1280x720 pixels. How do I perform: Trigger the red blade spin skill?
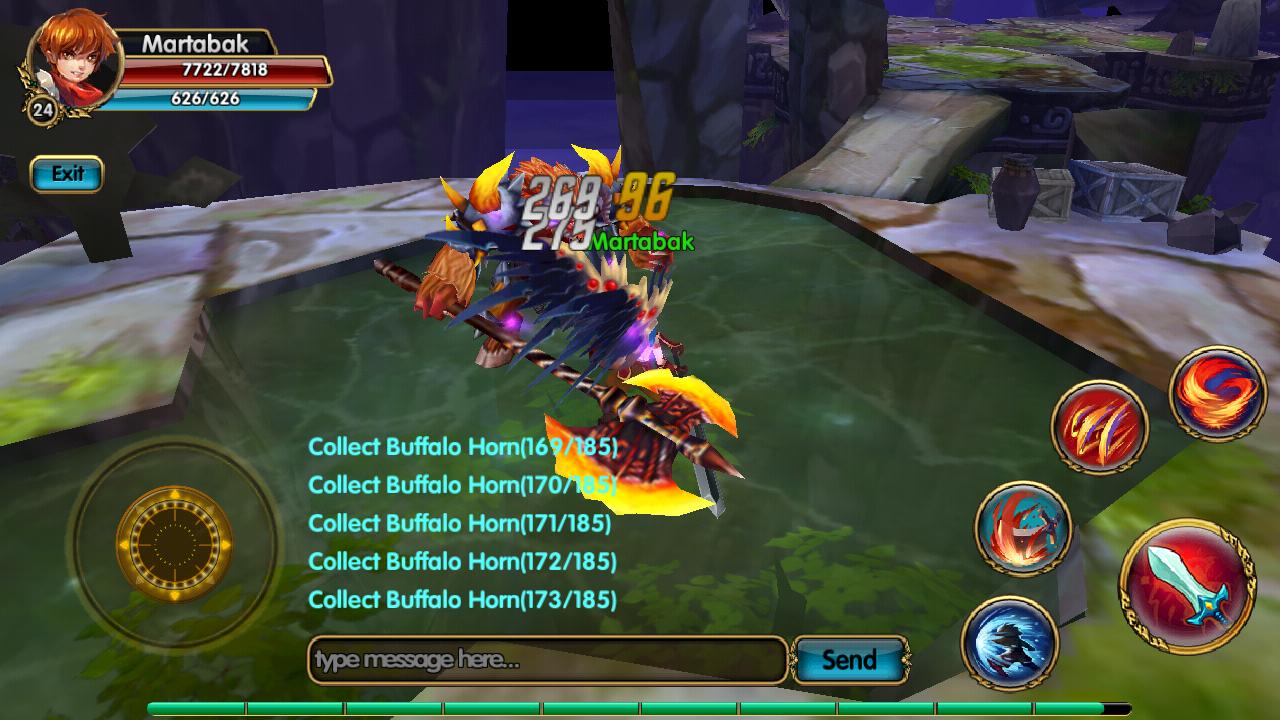(x=1023, y=527)
